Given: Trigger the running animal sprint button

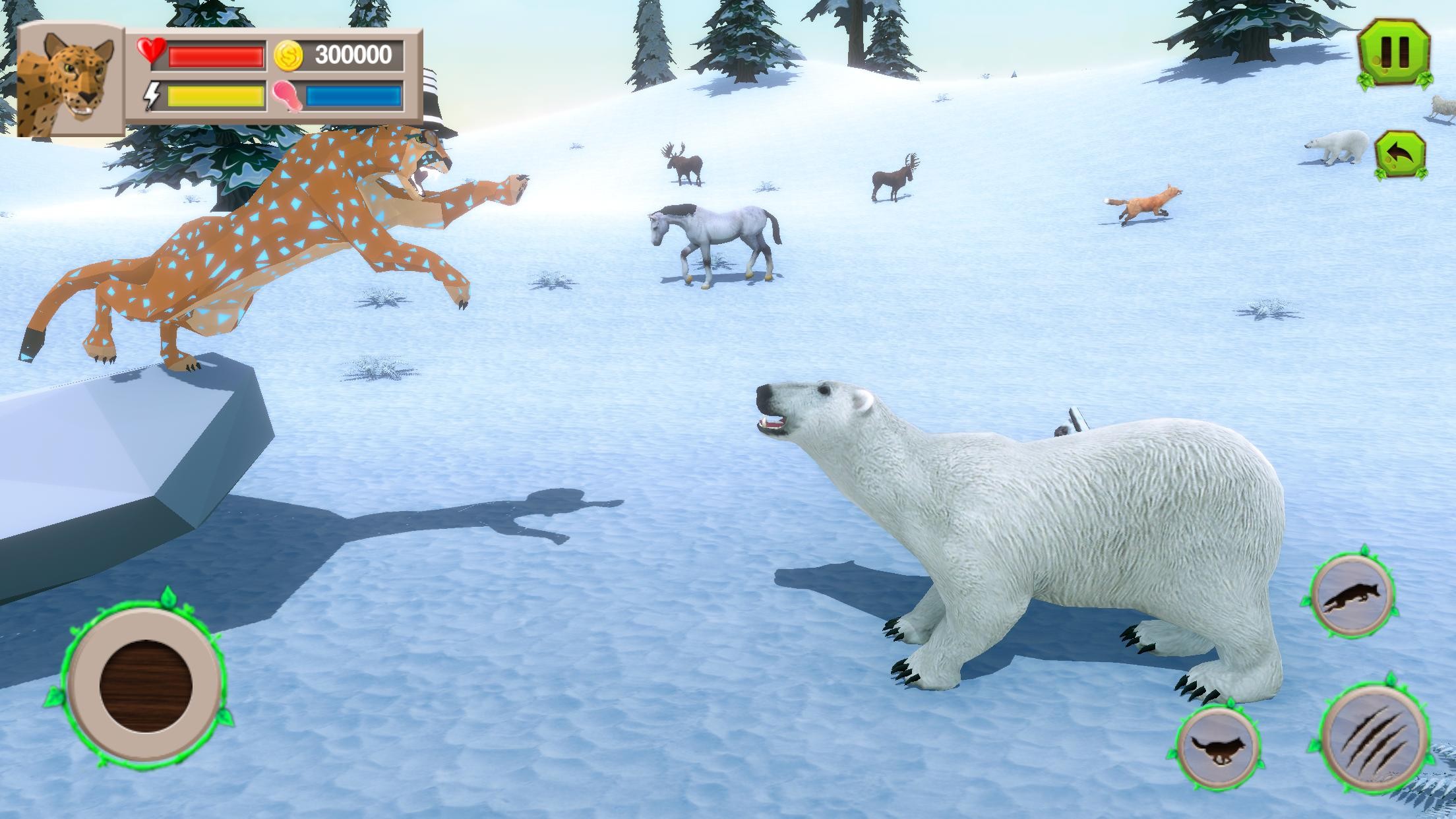Looking at the screenshot, I should pos(1219,750).
